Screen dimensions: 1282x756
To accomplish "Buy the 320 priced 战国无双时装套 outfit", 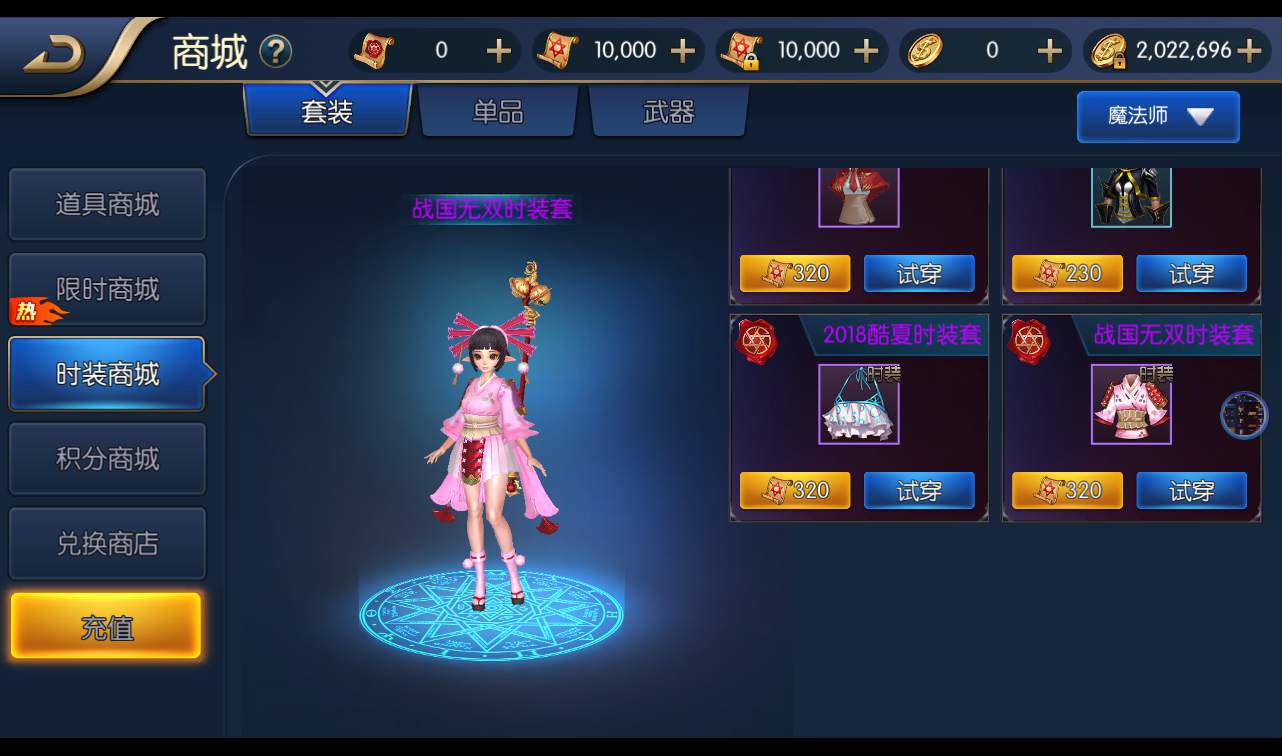I will (1066, 490).
